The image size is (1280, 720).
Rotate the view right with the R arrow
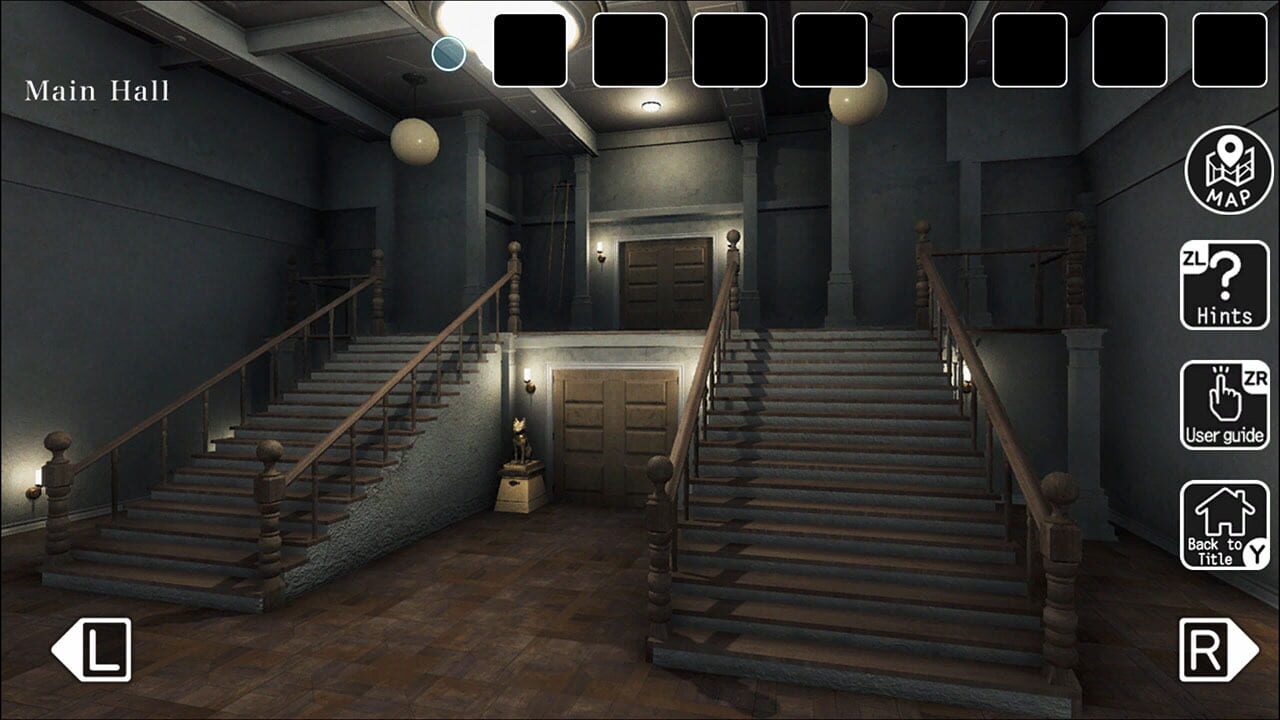point(1222,648)
